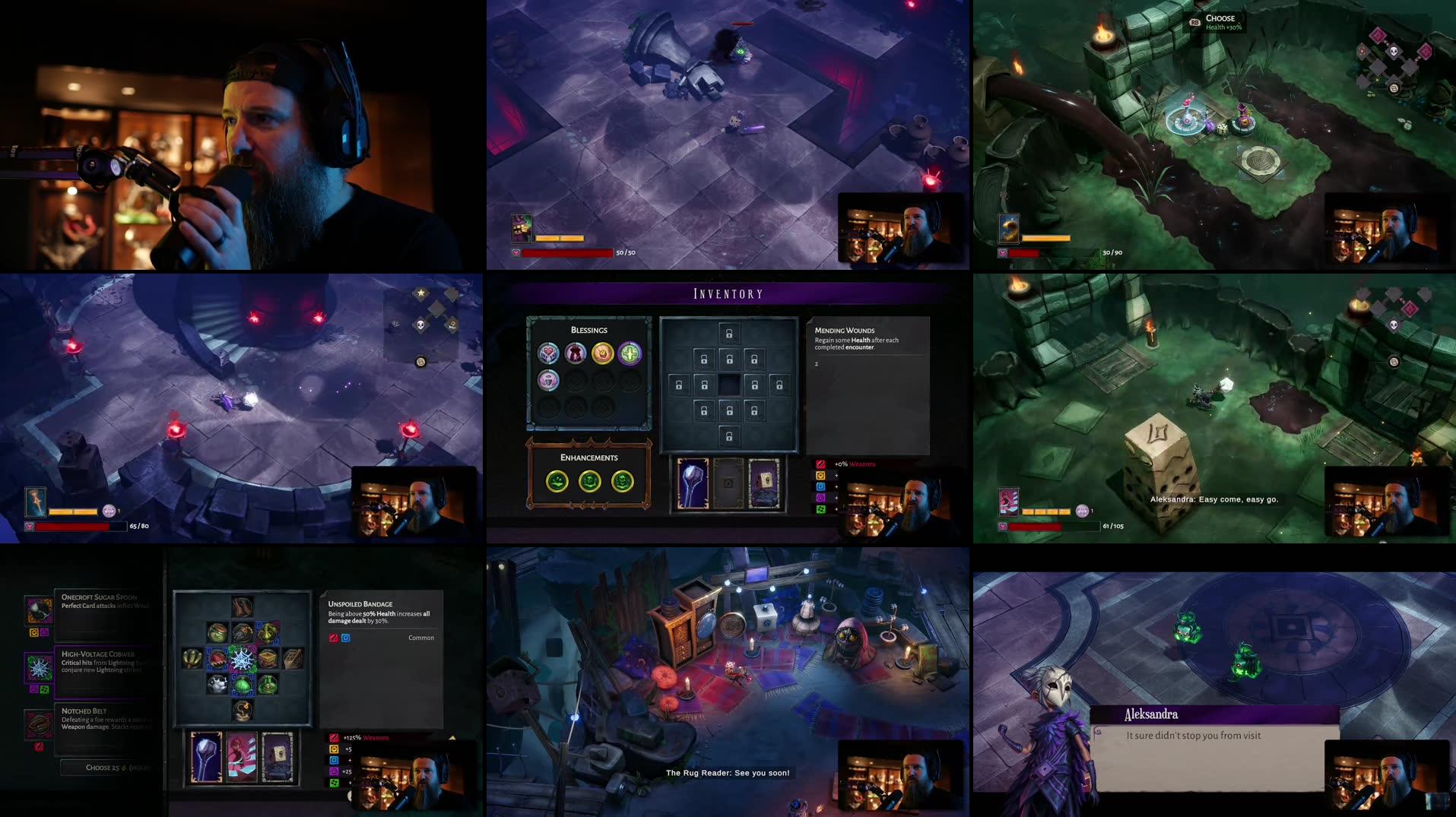Select the first green skull Enhancements icon
This screenshot has height=817, width=1456.
click(x=557, y=481)
